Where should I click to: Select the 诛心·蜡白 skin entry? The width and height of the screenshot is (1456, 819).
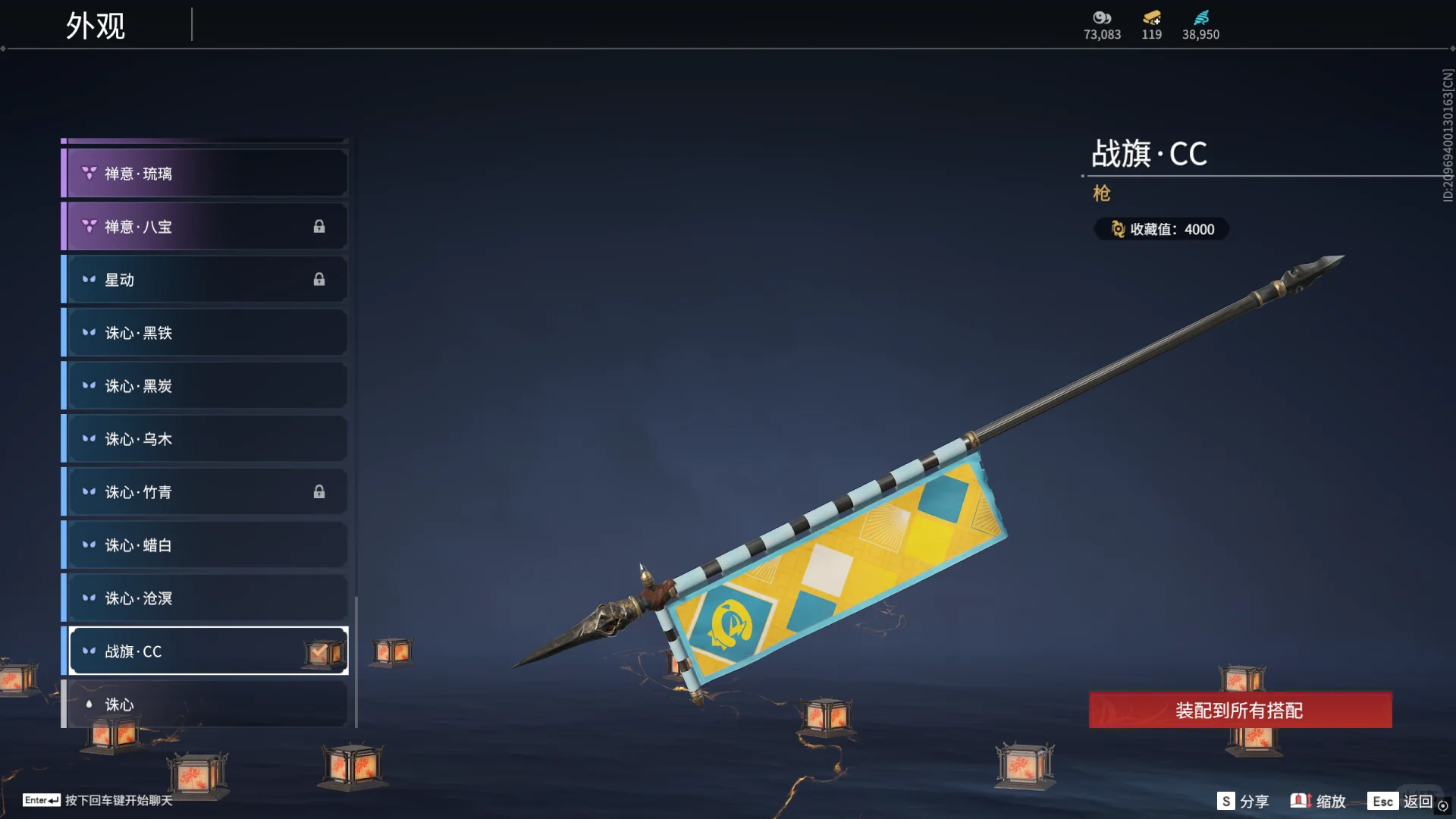click(x=205, y=545)
